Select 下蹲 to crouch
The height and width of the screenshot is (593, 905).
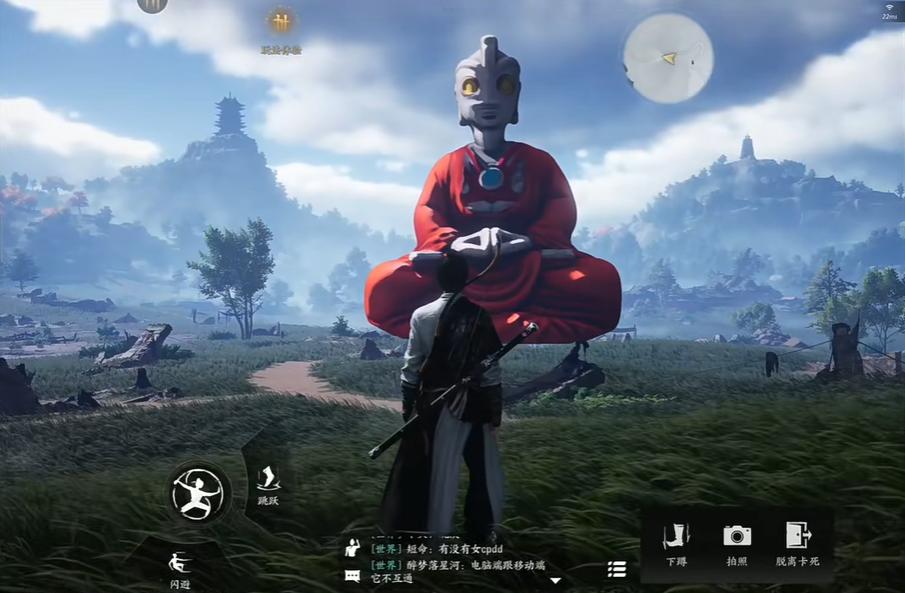coord(677,543)
